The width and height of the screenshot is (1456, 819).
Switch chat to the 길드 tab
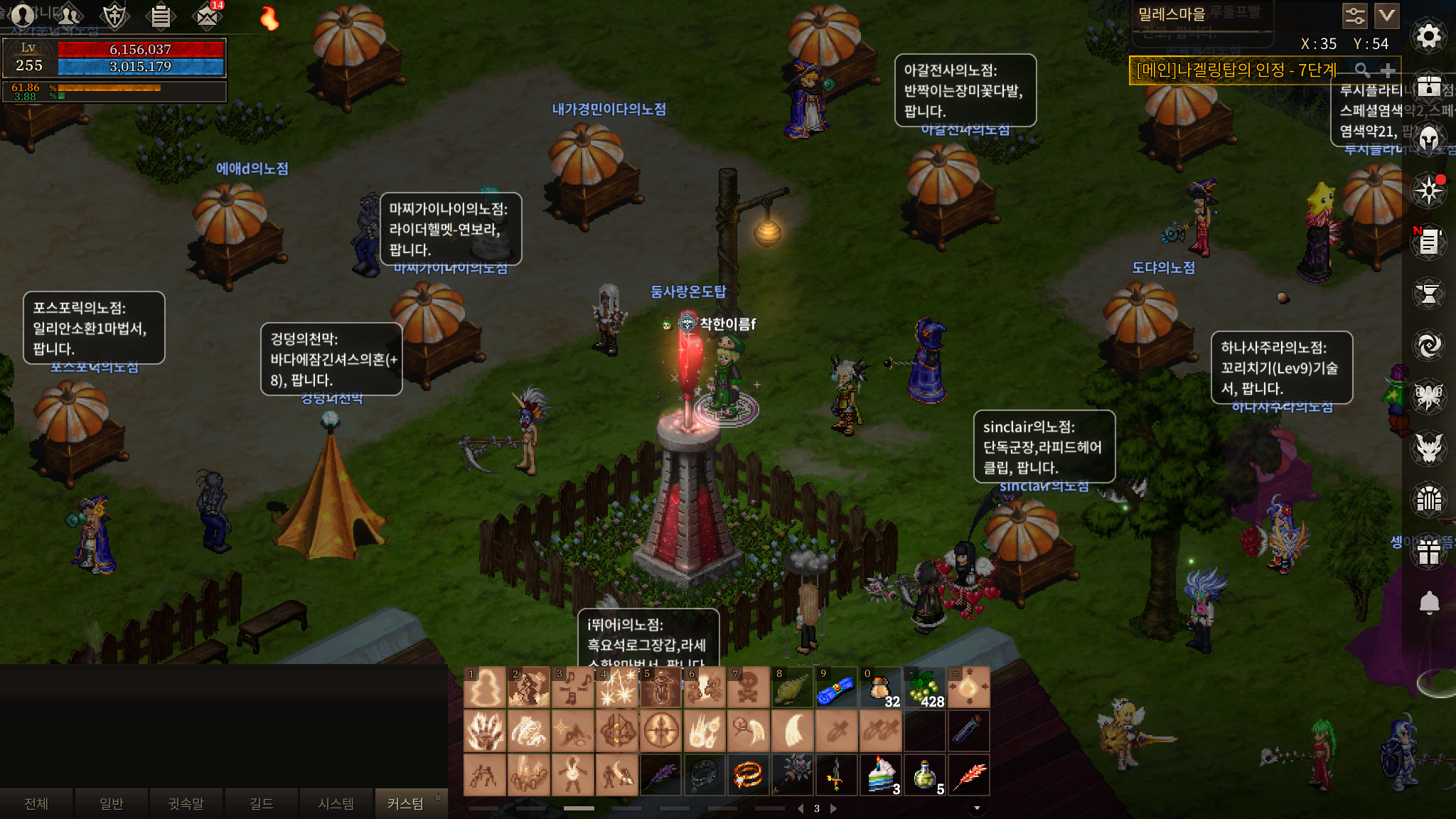coord(261,803)
